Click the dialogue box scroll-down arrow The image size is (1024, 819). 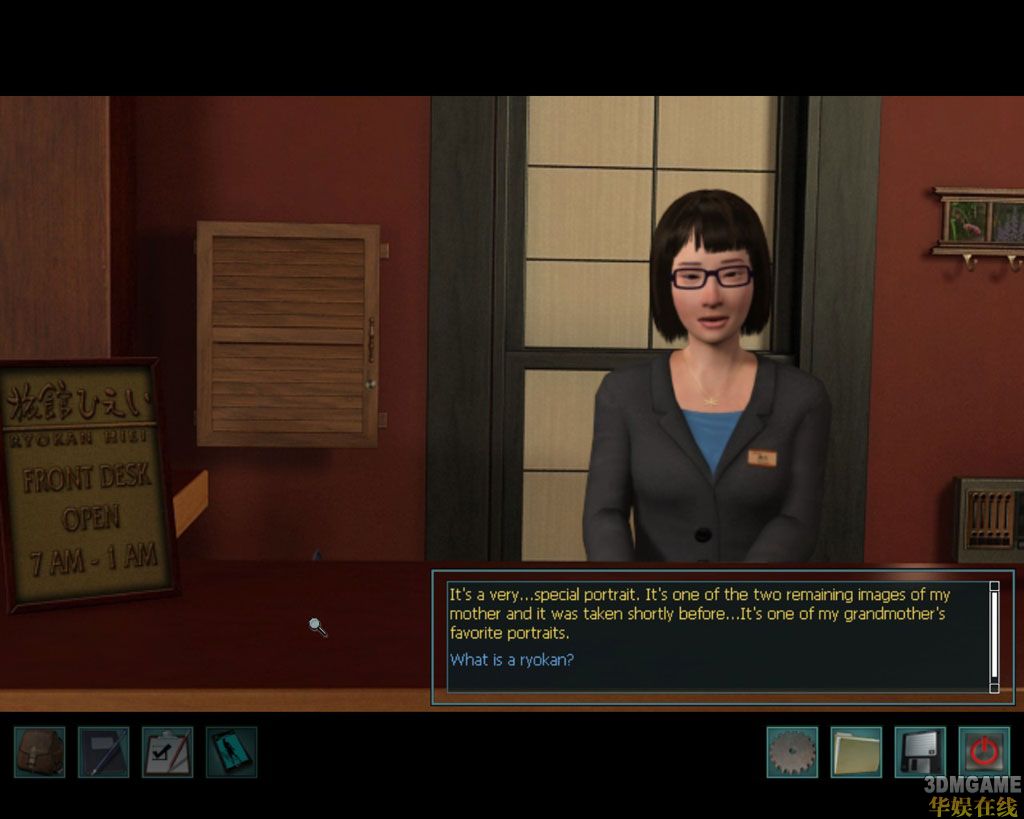coord(994,688)
